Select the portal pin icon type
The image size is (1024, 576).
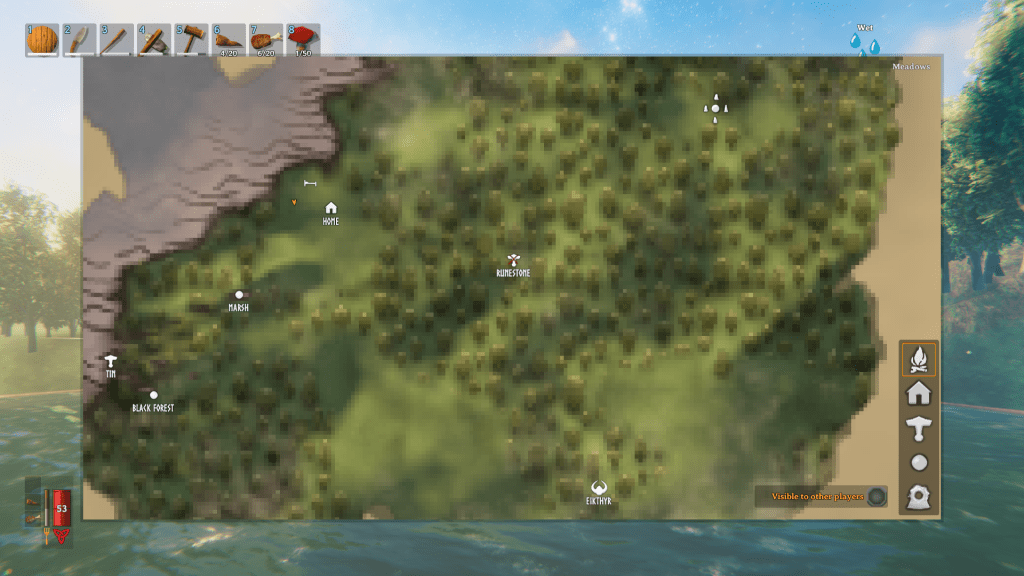[x=919, y=496]
